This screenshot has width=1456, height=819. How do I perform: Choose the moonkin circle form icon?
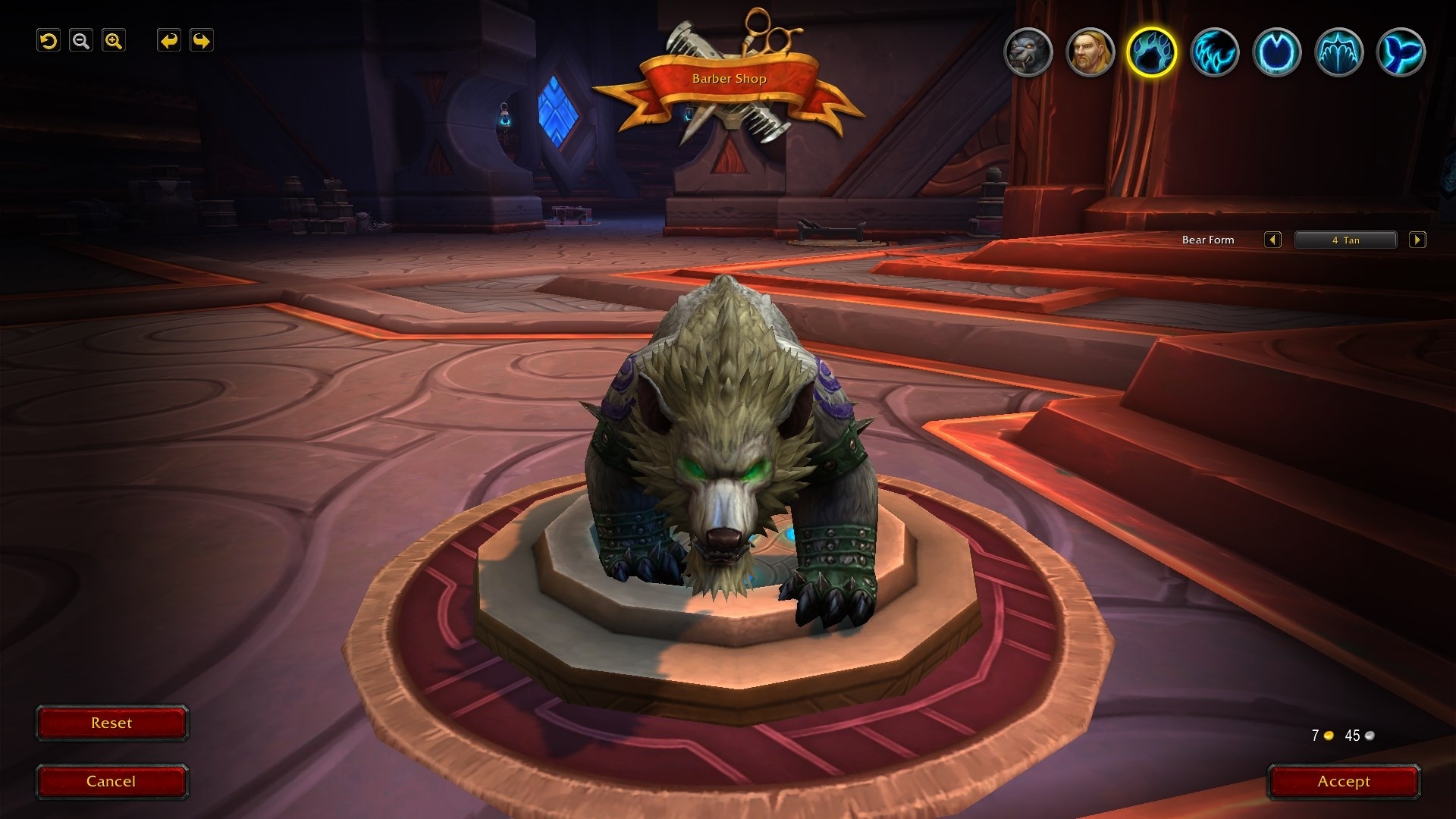point(1276,52)
